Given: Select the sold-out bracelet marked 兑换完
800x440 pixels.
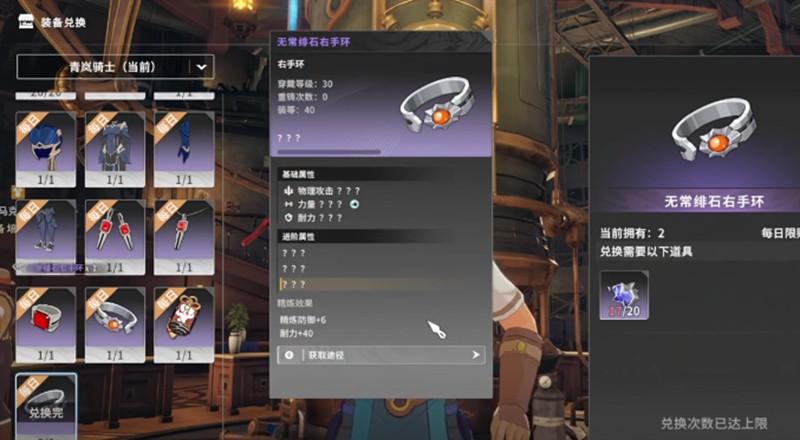Looking at the screenshot, I should click(x=46, y=400).
